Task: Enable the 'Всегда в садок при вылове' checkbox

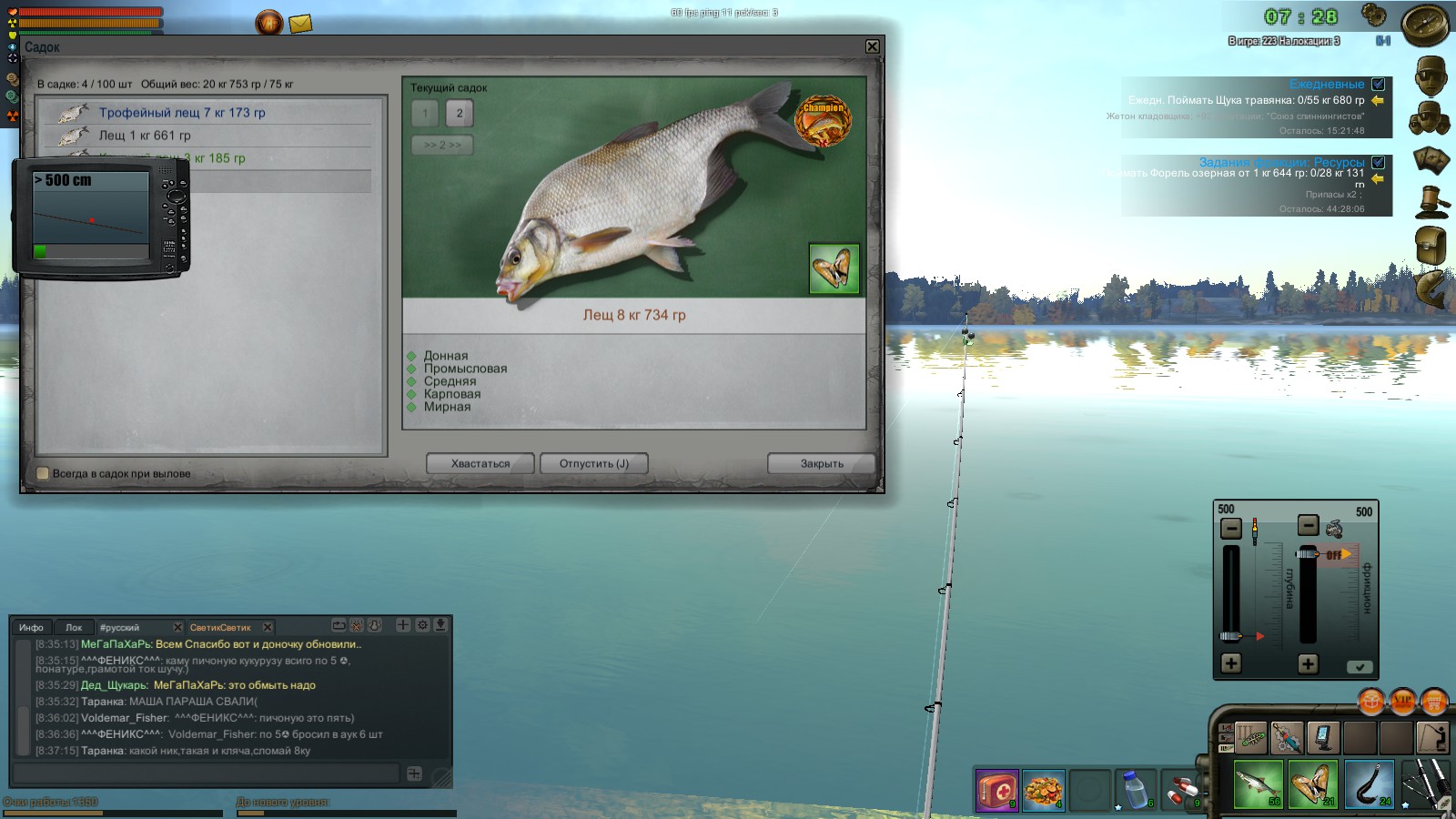Action: tap(43, 473)
